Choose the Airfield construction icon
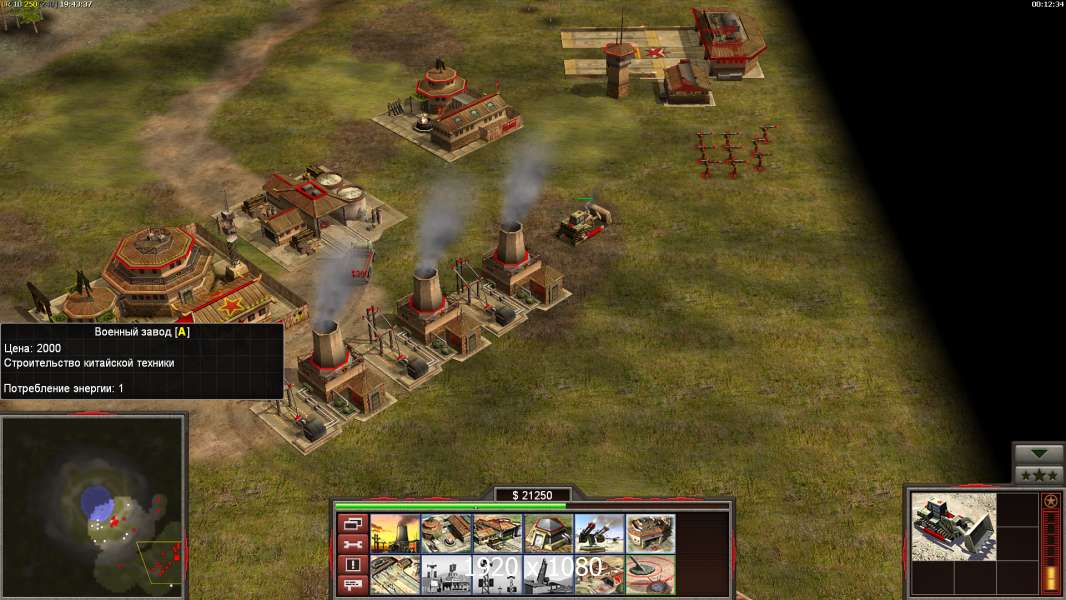 pos(394,575)
